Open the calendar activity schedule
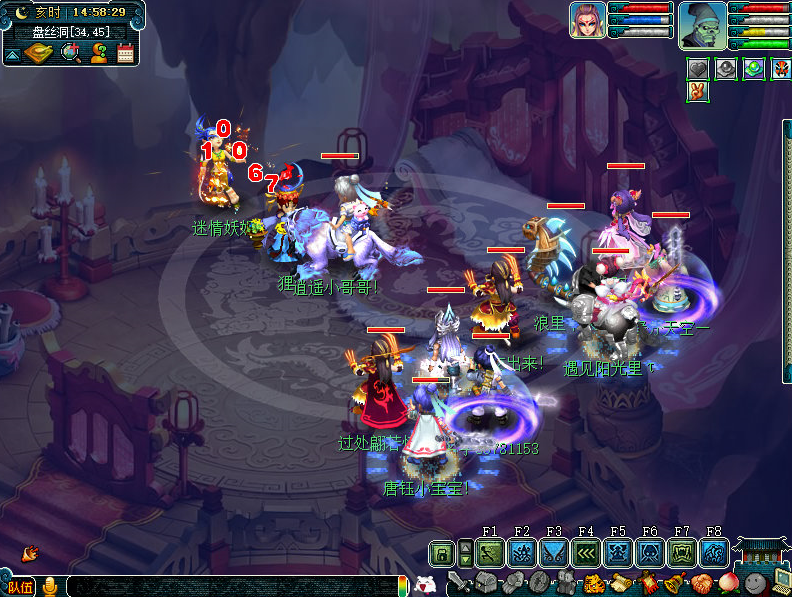The width and height of the screenshot is (792, 597). coord(125,53)
